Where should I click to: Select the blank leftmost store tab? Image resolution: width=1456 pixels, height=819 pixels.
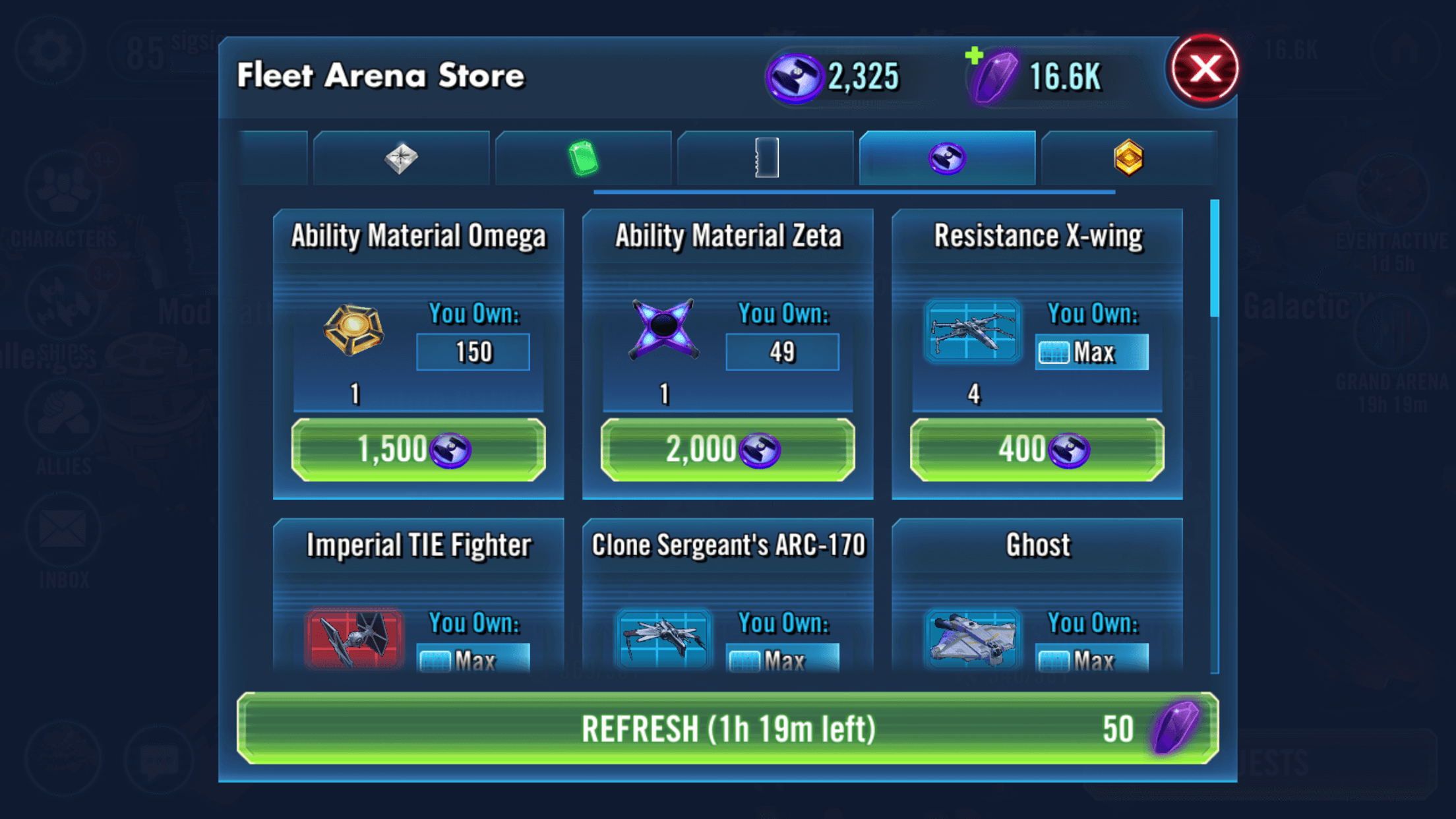(274, 158)
